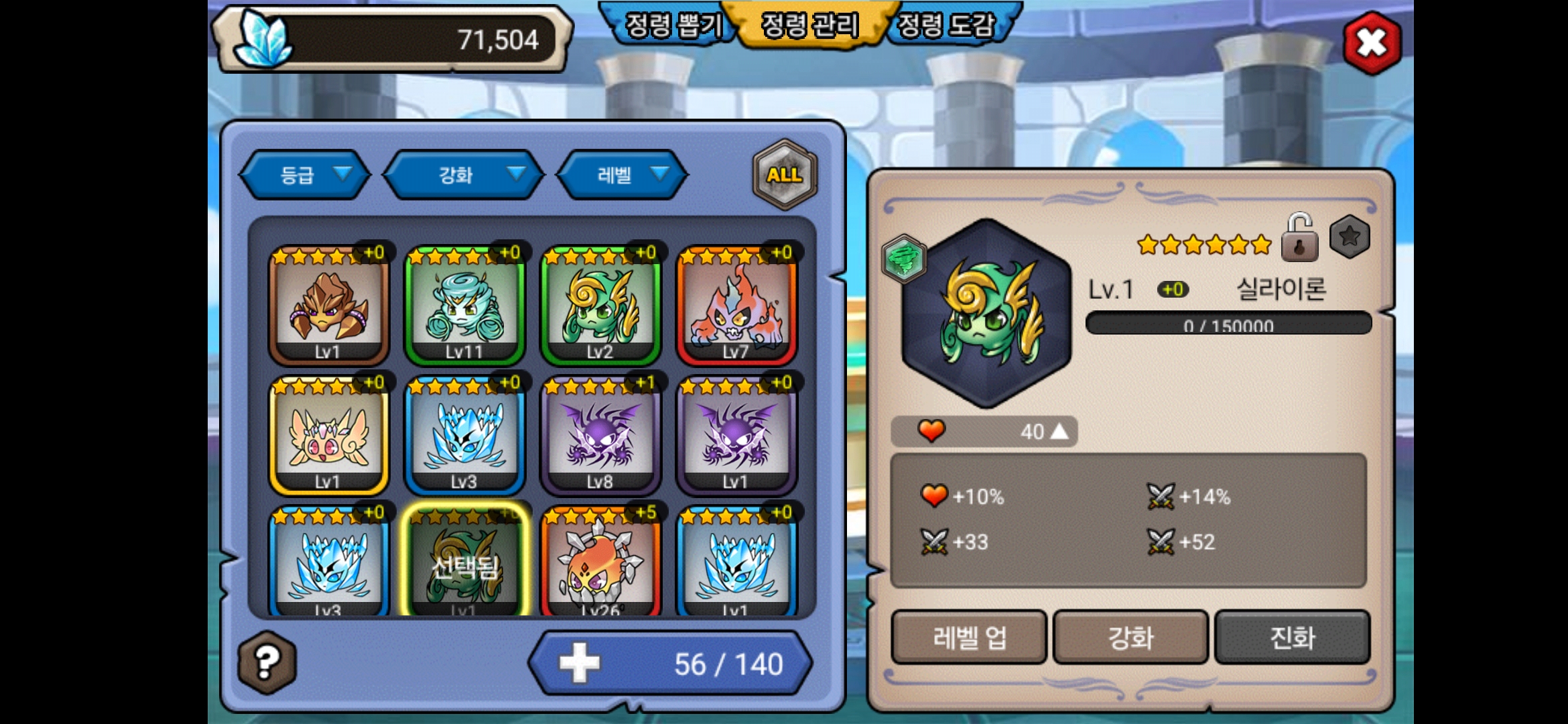
Task: Pick the pink winged fairy spirit Lv1
Action: click(328, 436)
